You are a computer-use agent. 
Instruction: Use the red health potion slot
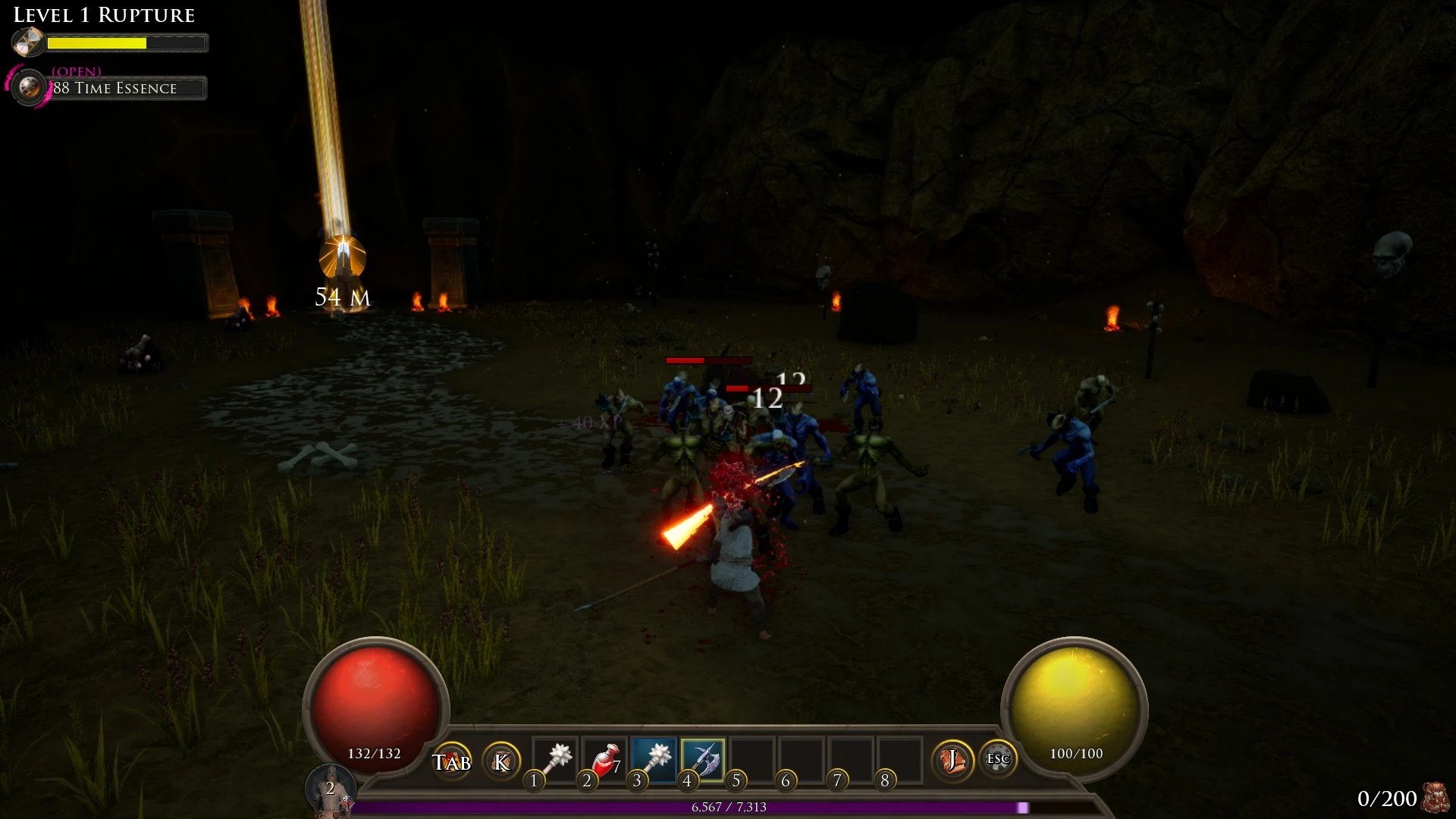[605, 758]
